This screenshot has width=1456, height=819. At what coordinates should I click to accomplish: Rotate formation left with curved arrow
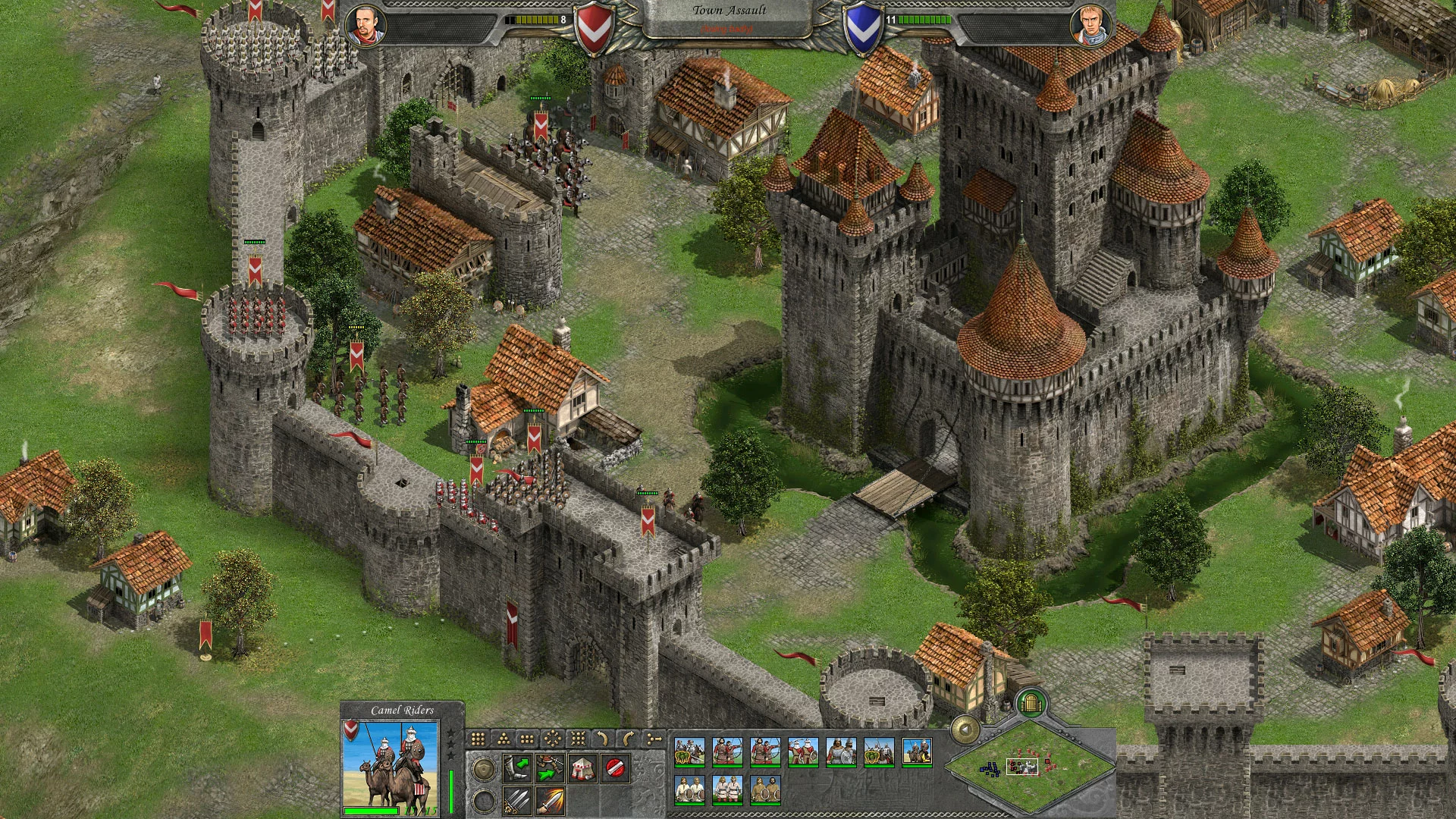pos(603,739)
